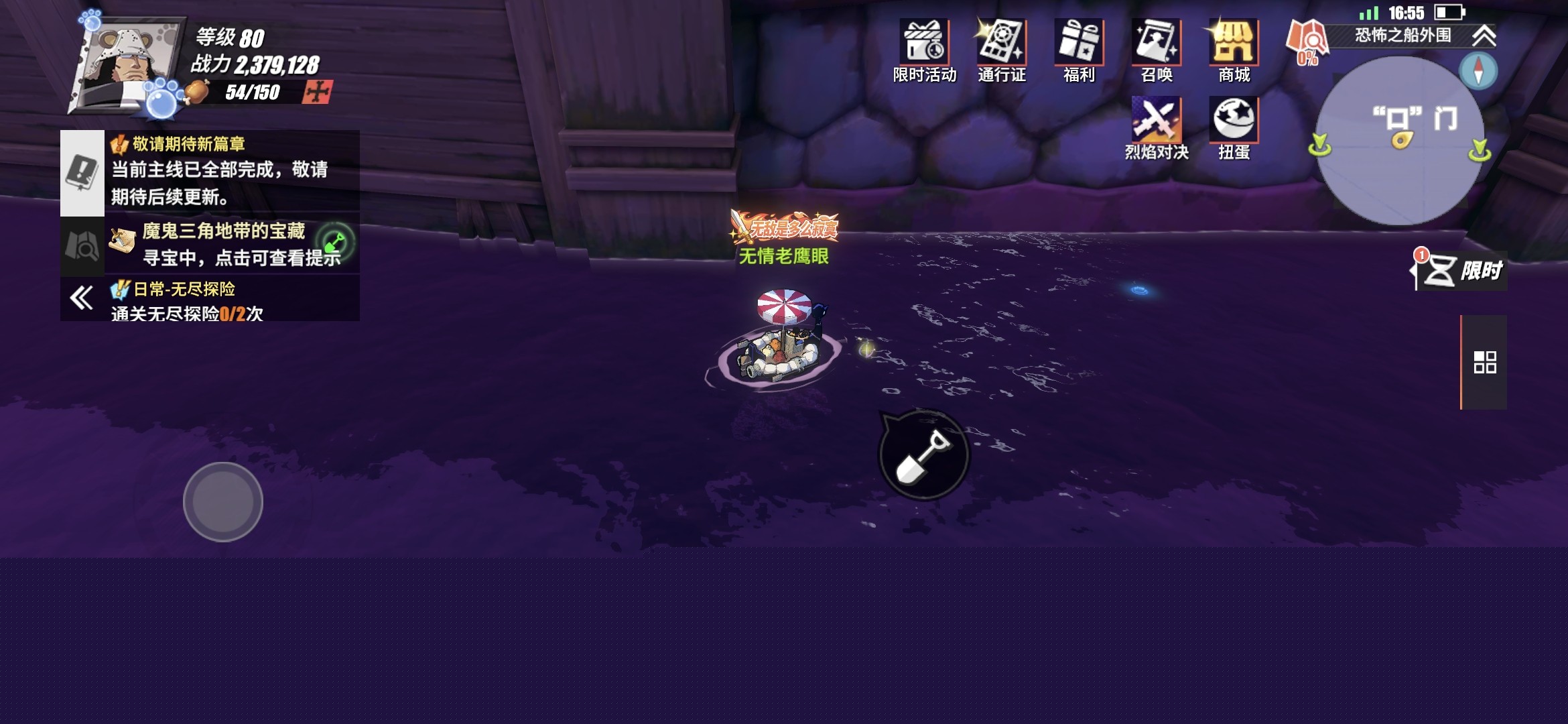Tap the shovel dig button
Screen dimensions: 1568x724
pos(923,455)
